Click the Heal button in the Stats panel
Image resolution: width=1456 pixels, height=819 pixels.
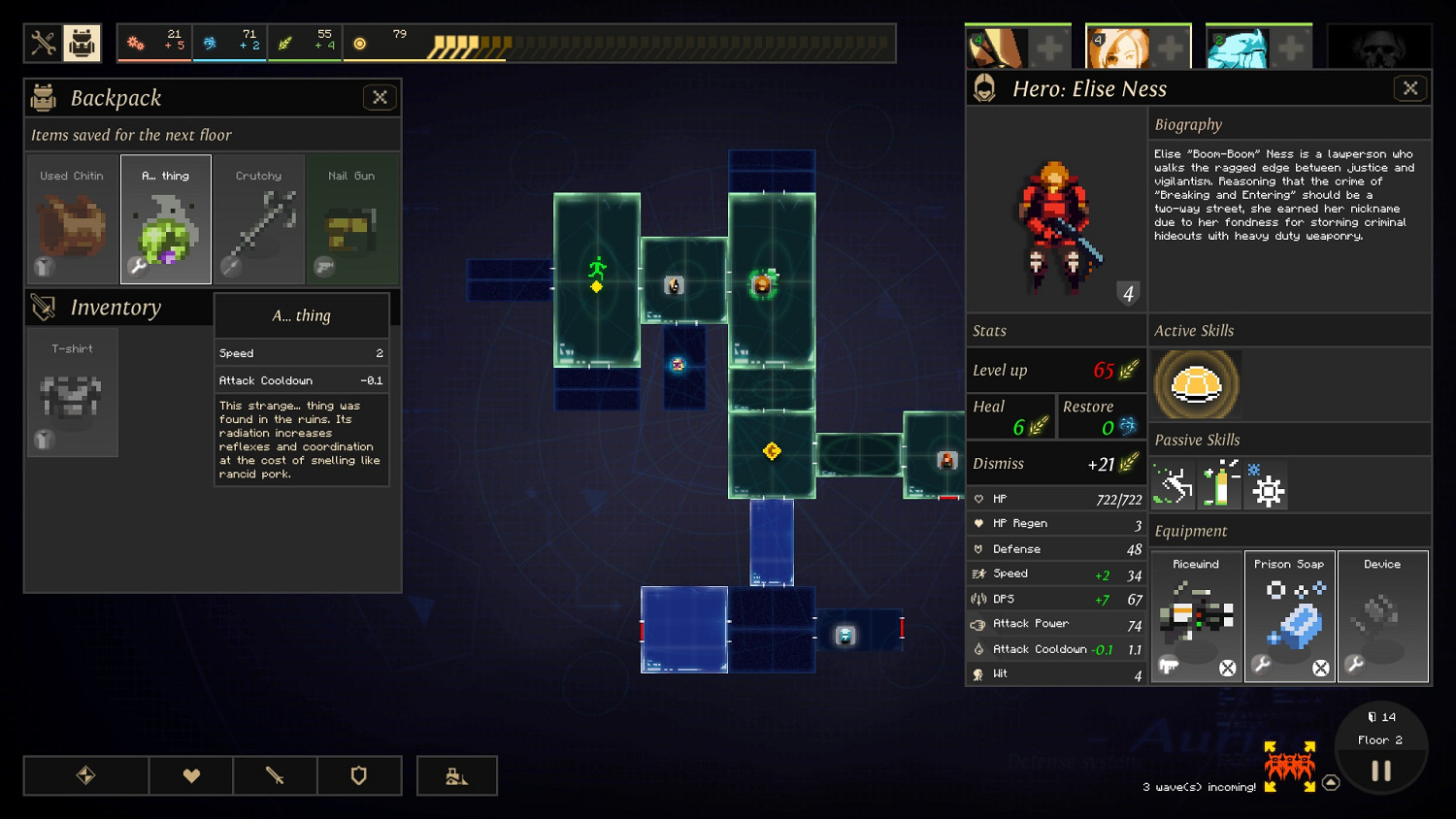tap(1009, 415)
